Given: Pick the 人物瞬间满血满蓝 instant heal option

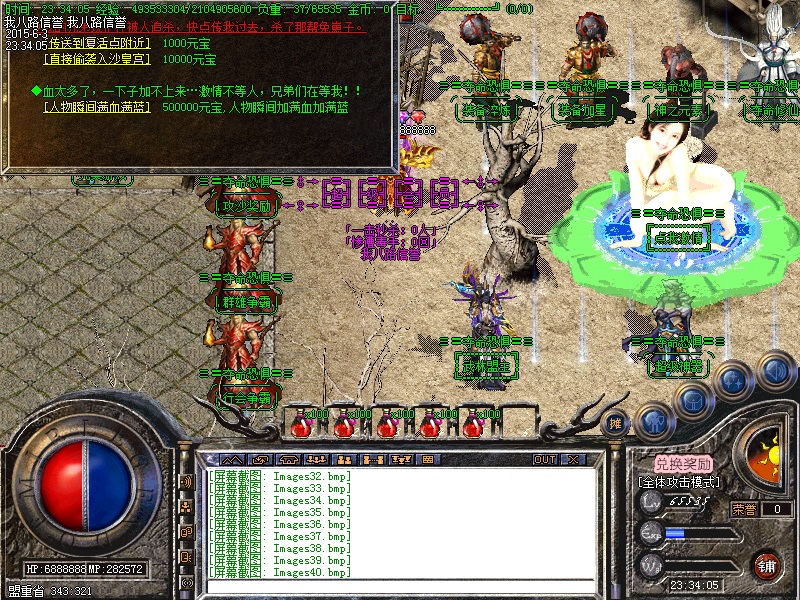Looking at the screenshot, I should point(95,106).
